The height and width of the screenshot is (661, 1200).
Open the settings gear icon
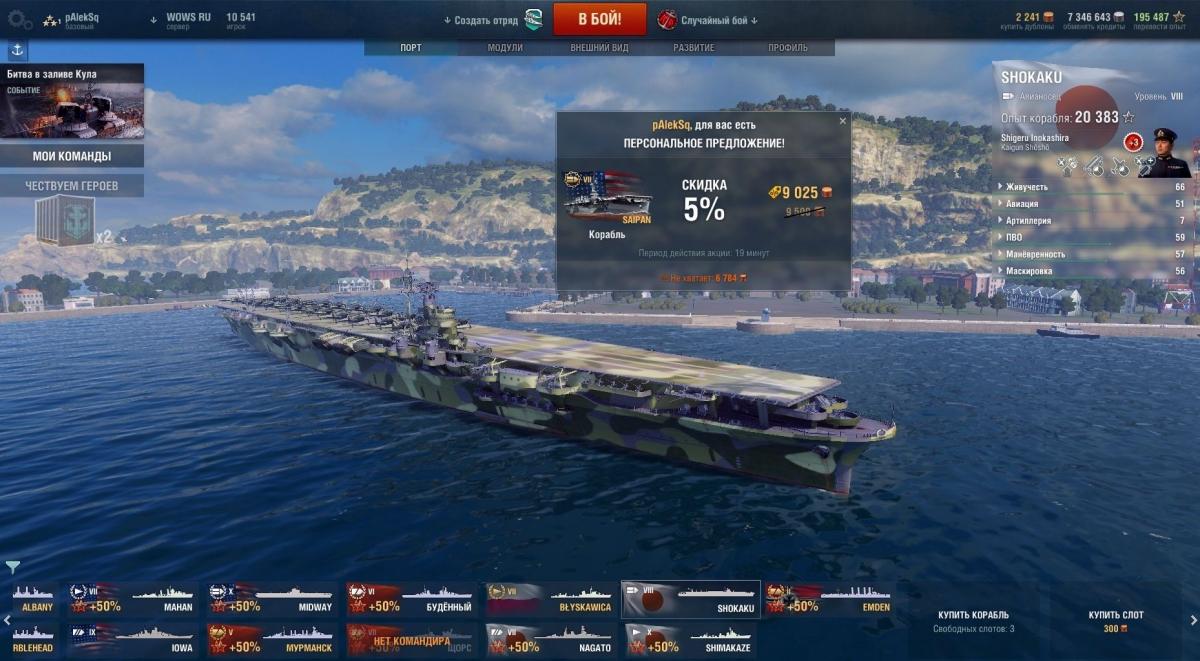click(19, 19)
